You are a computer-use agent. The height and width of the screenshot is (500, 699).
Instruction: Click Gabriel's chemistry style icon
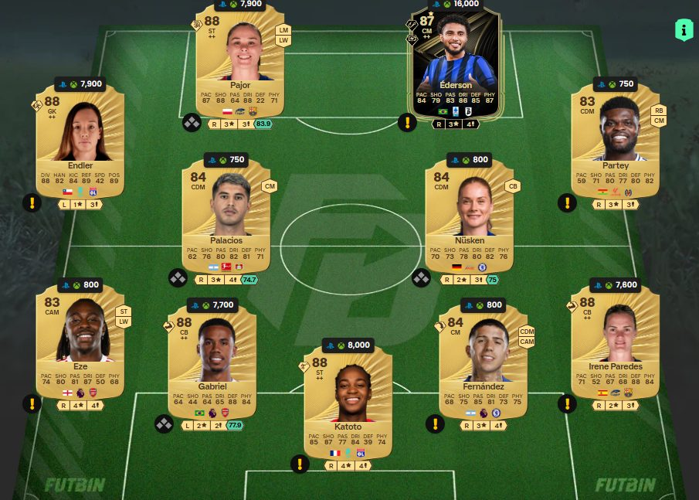coord(164,424)
